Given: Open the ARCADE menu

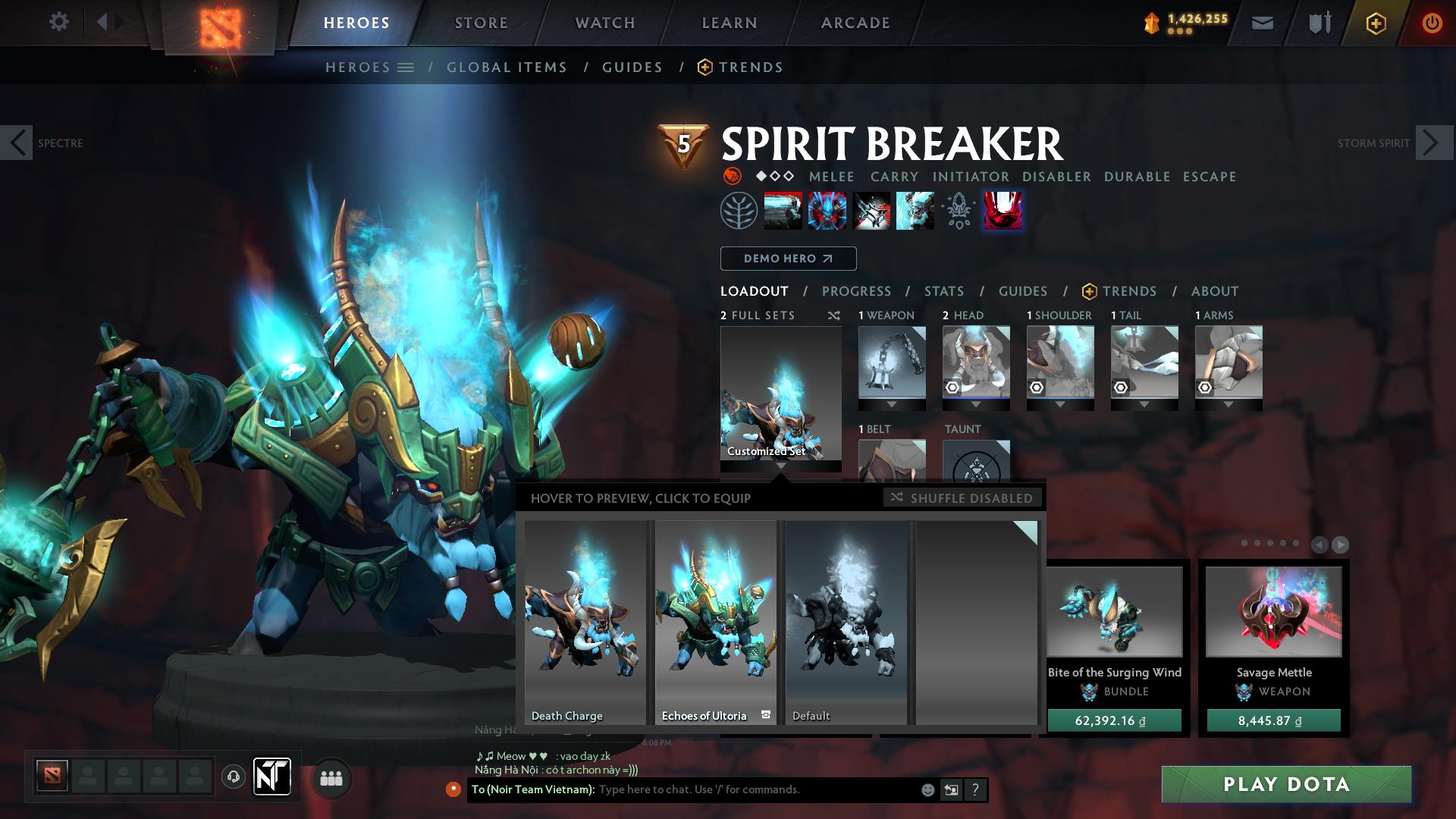Looking at the screenshot, I should (x=855, y=23).
